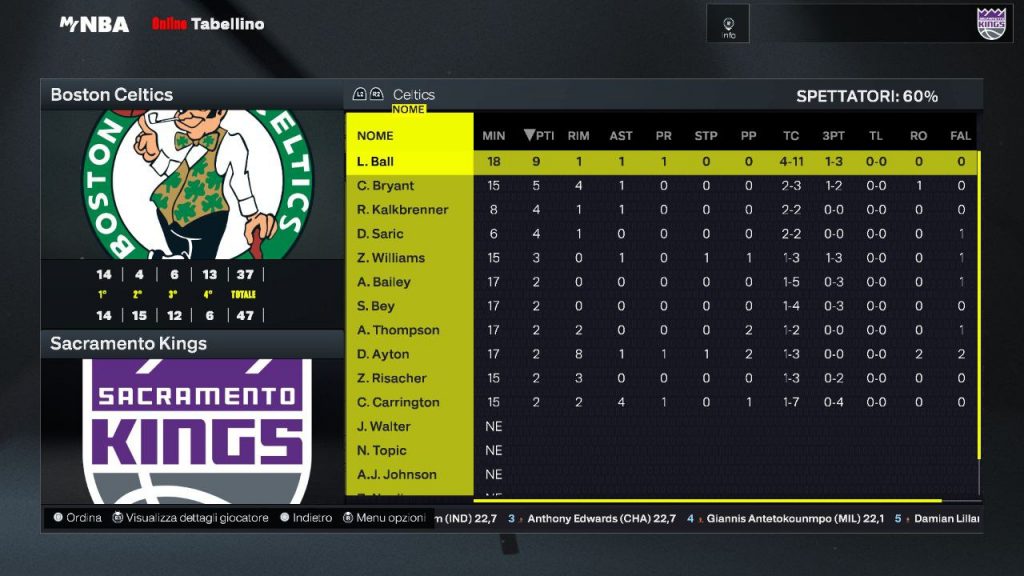Open the info icon in top bar
This screenshot has height=576, width=1024.
729,25
